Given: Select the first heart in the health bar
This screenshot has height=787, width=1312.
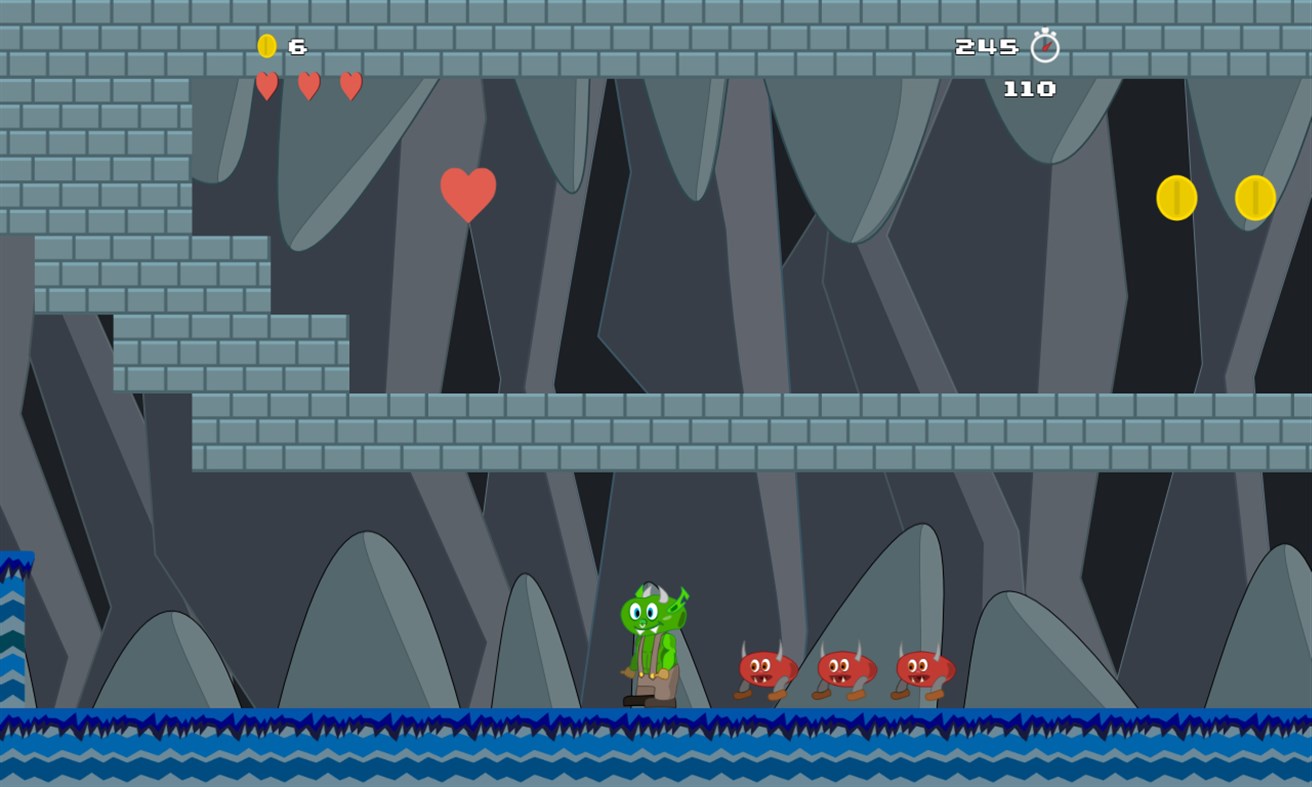Looking at the screenshot, I should (265, 86).
